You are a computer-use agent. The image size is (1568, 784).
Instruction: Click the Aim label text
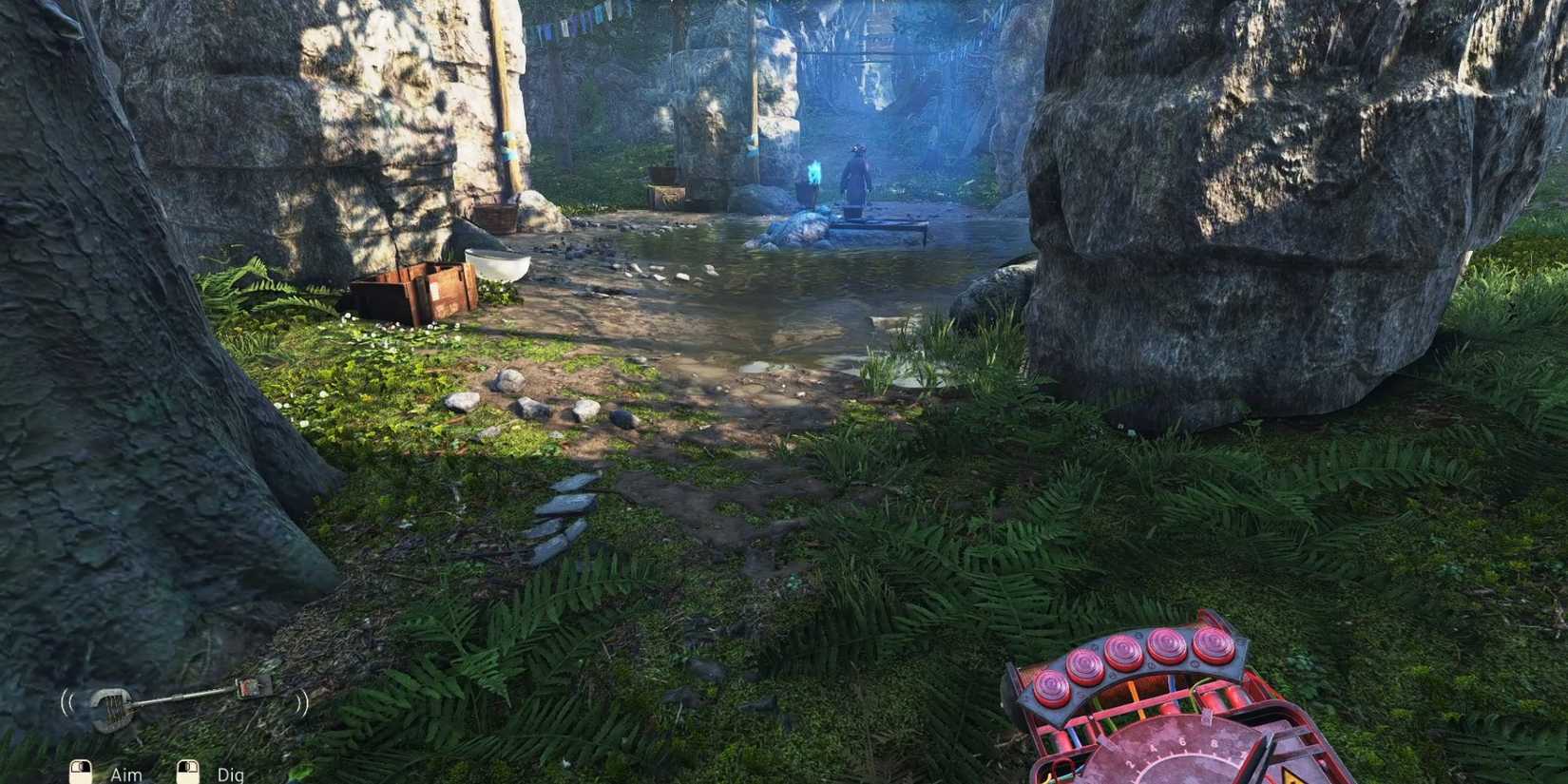tap(126, 774)
